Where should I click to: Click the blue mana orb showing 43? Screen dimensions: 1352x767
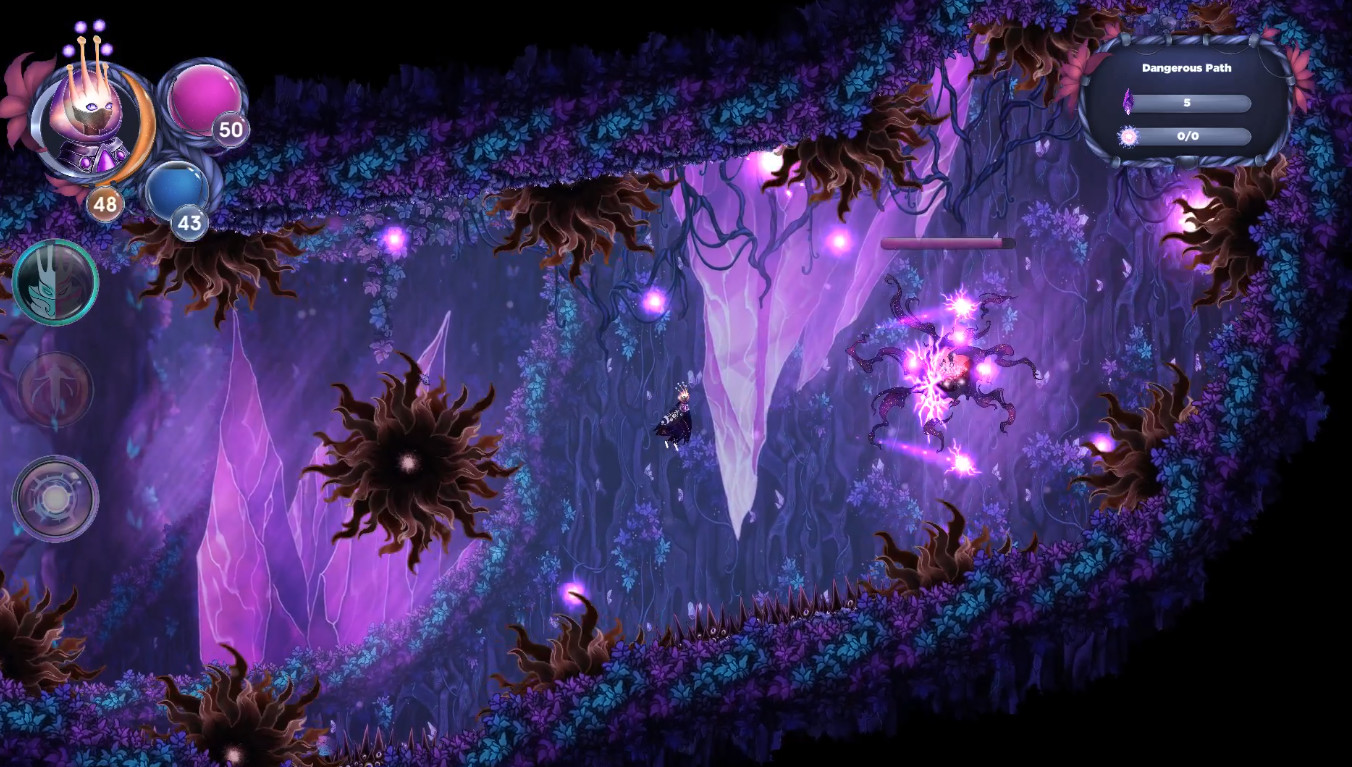[x=178, y=192]
